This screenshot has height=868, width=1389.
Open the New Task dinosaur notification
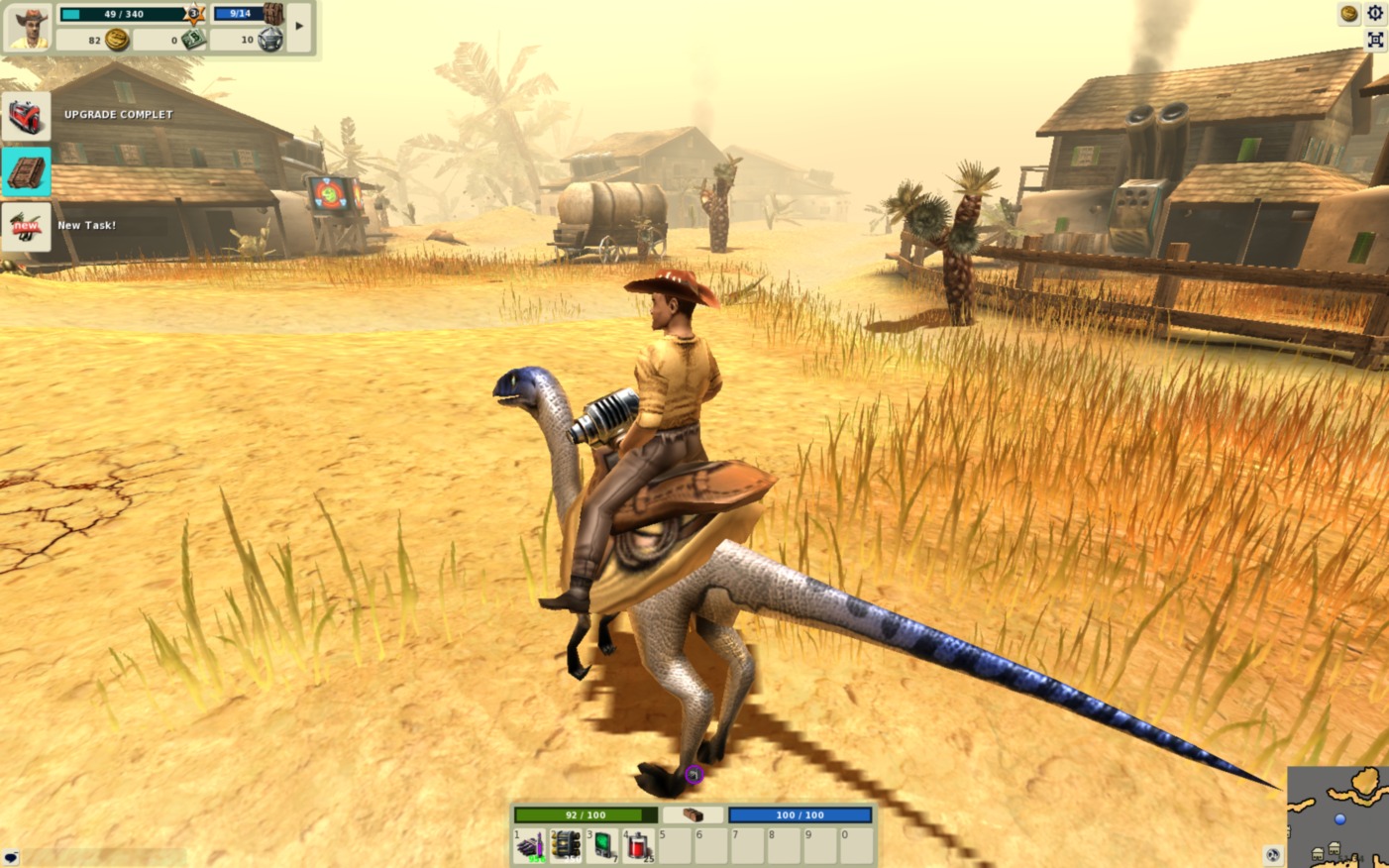click(26, 227)
